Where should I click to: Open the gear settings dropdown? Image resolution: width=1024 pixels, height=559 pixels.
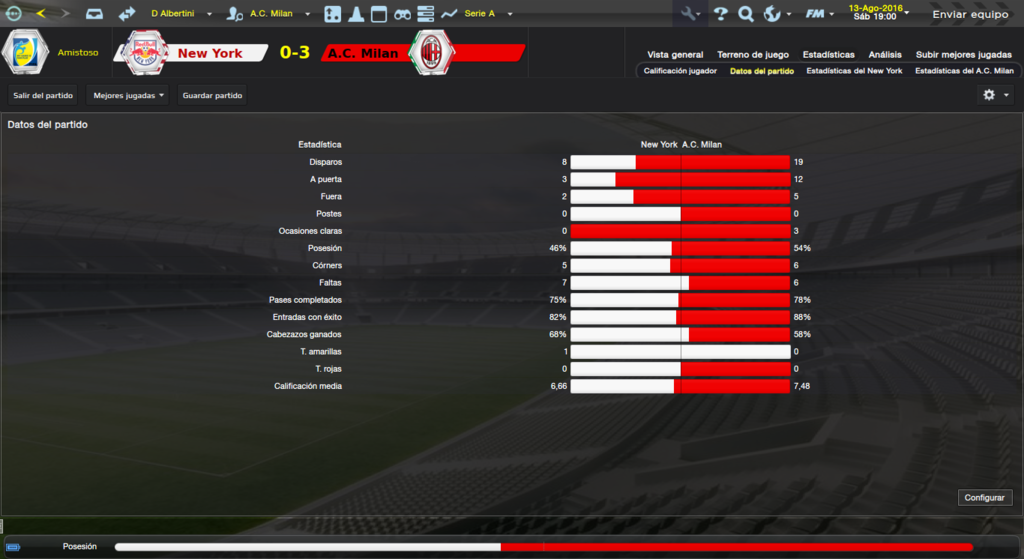click(x=995, y=95)
